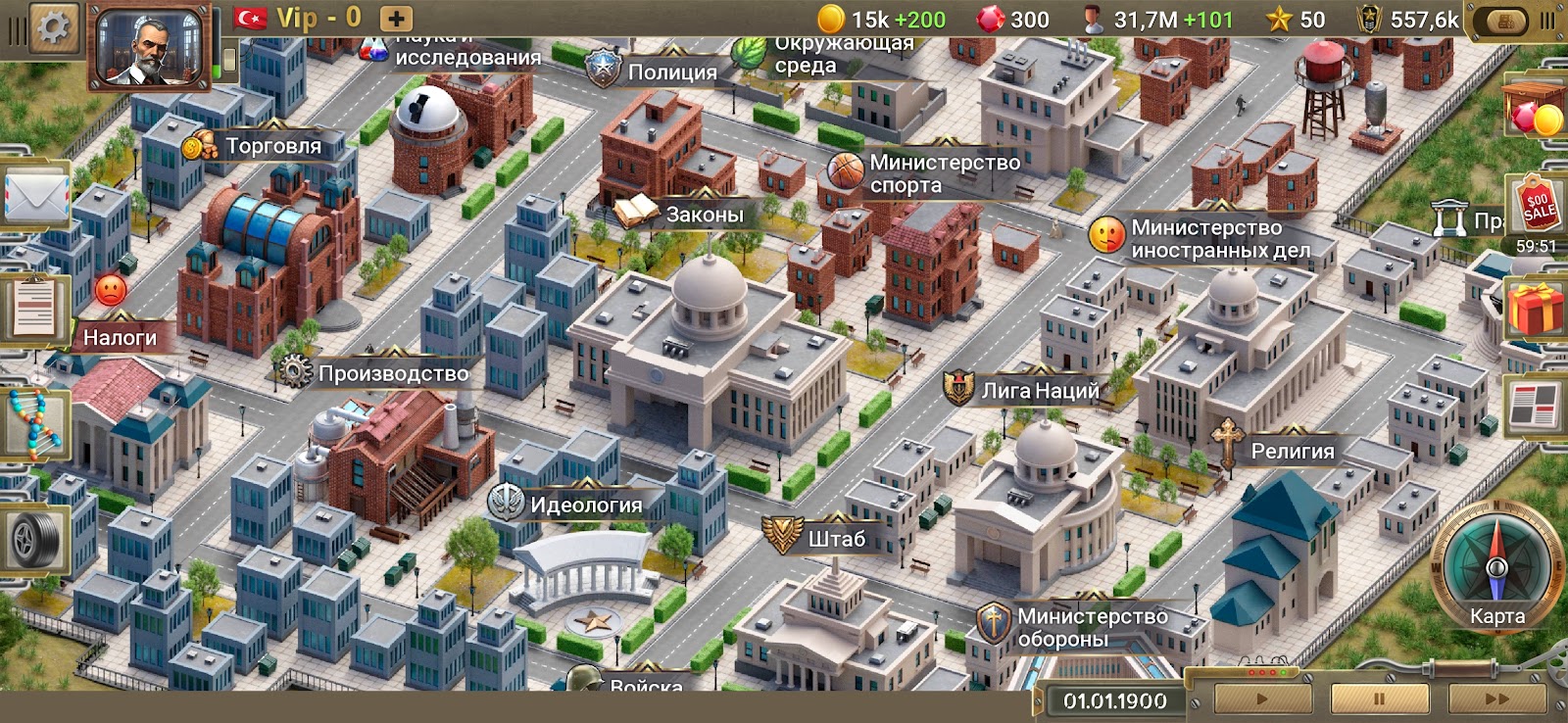1568x723 pixels.
Task: Start time with the play button
Action: pos(1262,699)
